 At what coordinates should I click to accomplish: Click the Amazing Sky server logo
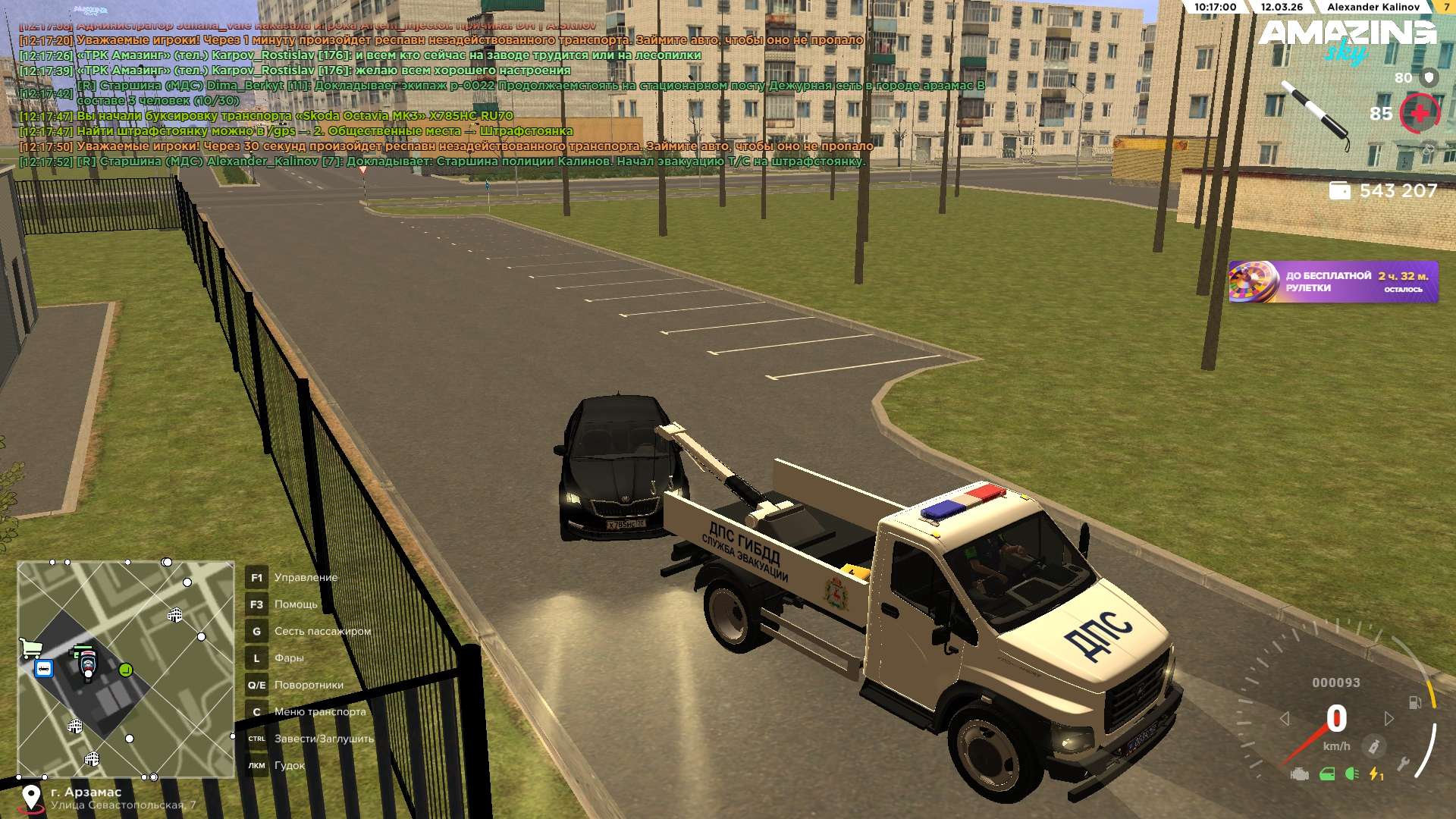coord(1347,38)
